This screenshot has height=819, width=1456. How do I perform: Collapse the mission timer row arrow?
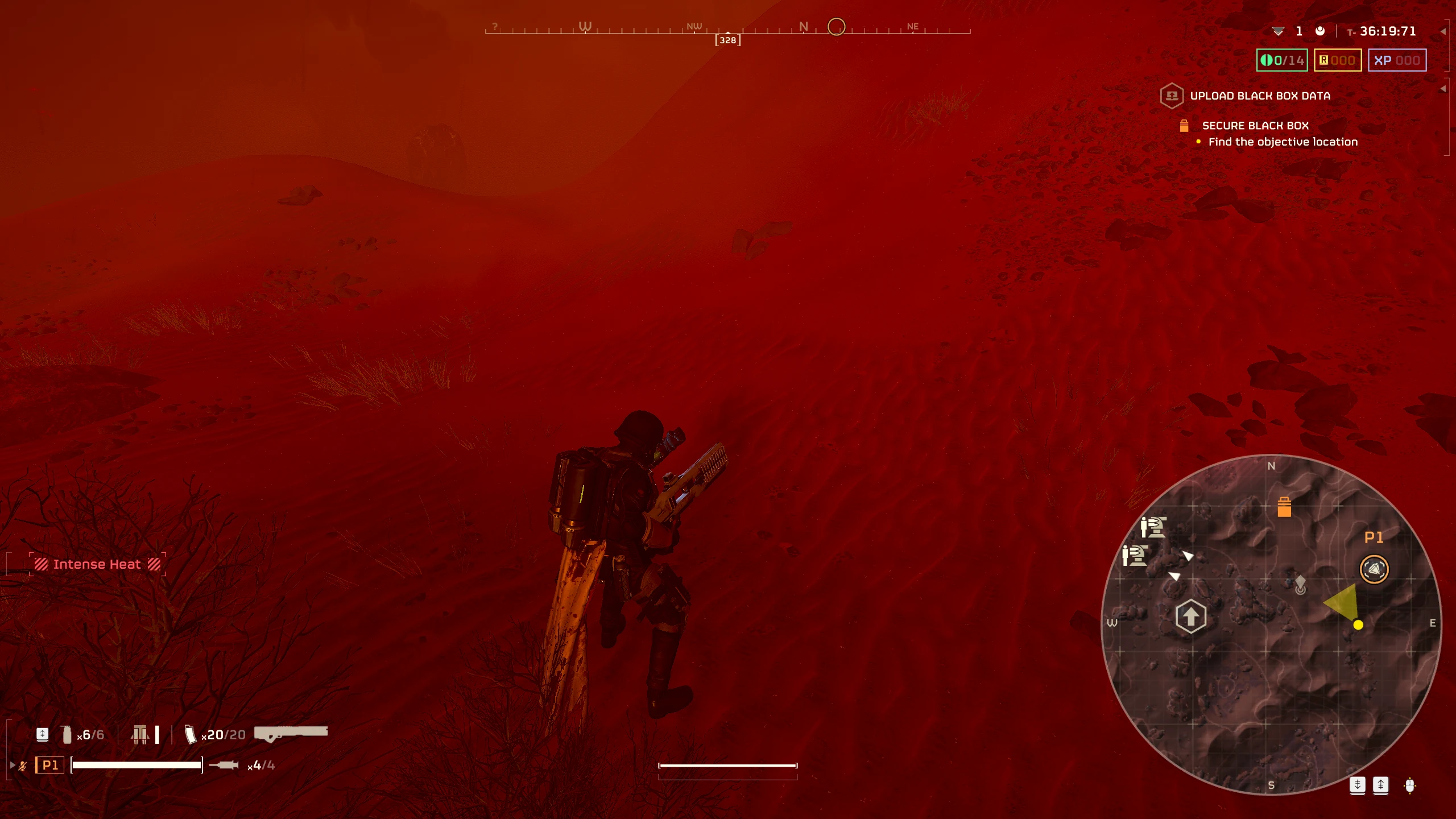(1443, 31)
